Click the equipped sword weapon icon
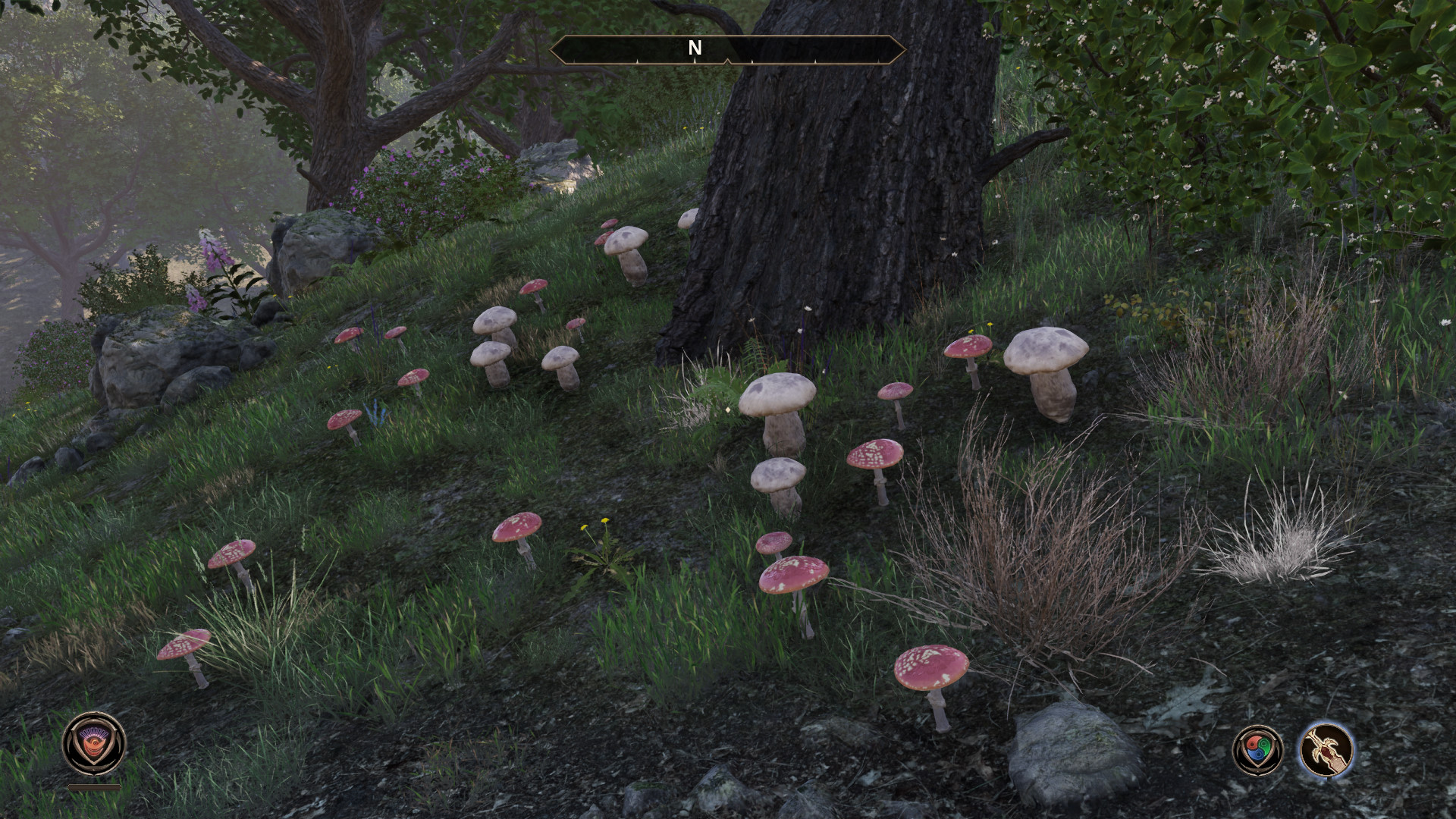 coord(1326,750)
